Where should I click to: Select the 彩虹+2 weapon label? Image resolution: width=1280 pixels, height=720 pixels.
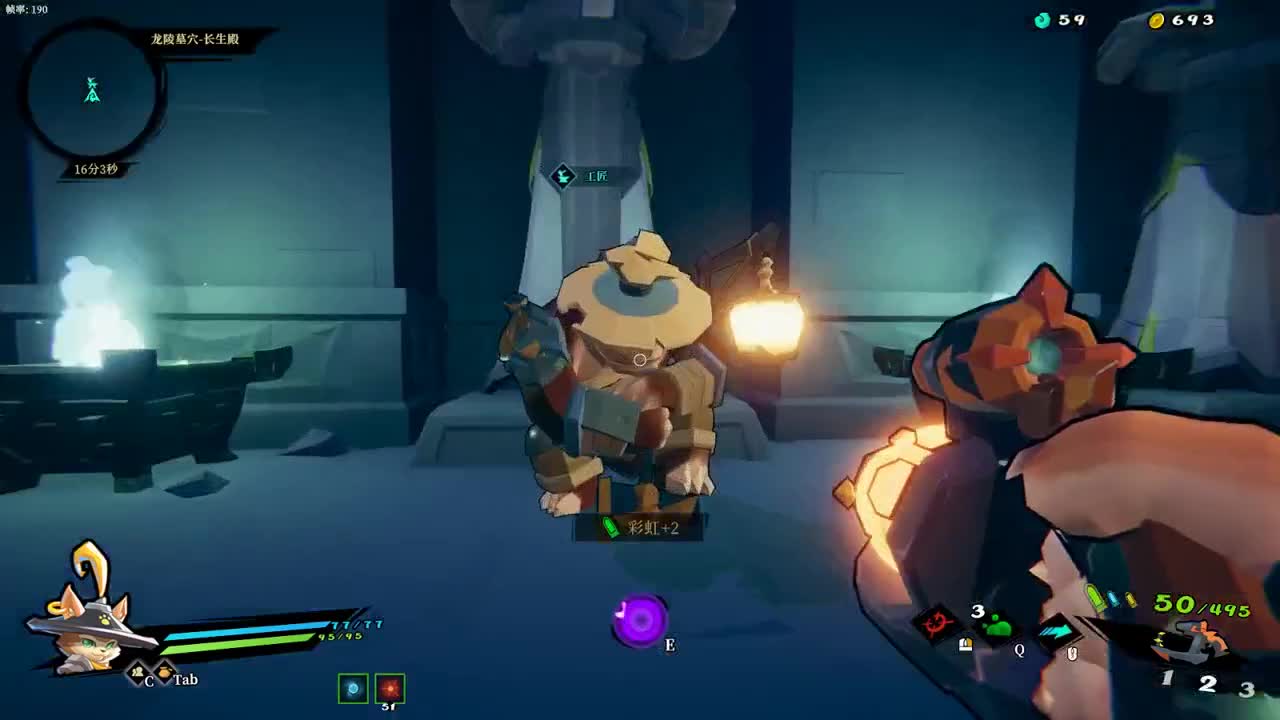640,527
